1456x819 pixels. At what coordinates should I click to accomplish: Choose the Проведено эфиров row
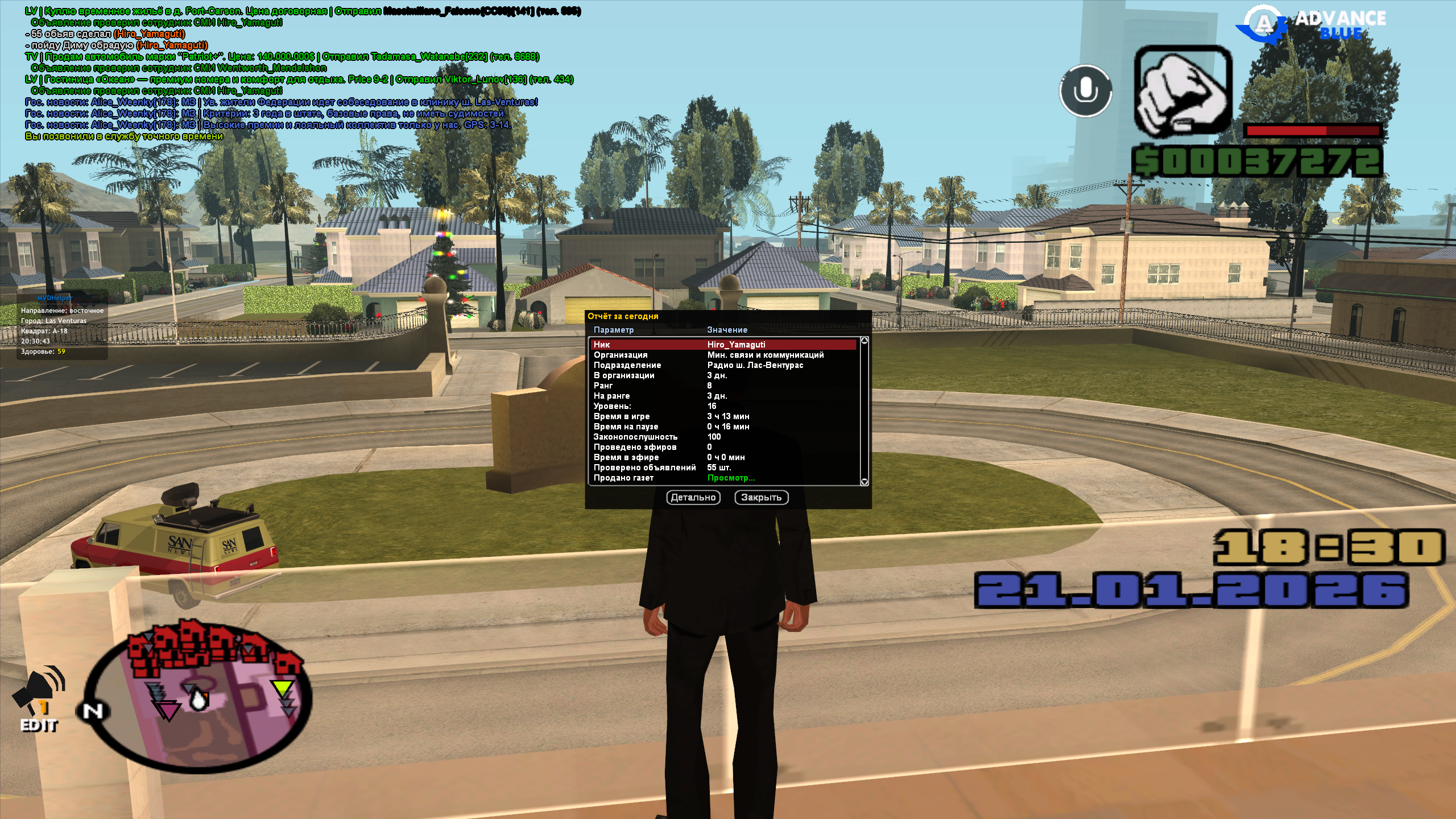(723, 447)
